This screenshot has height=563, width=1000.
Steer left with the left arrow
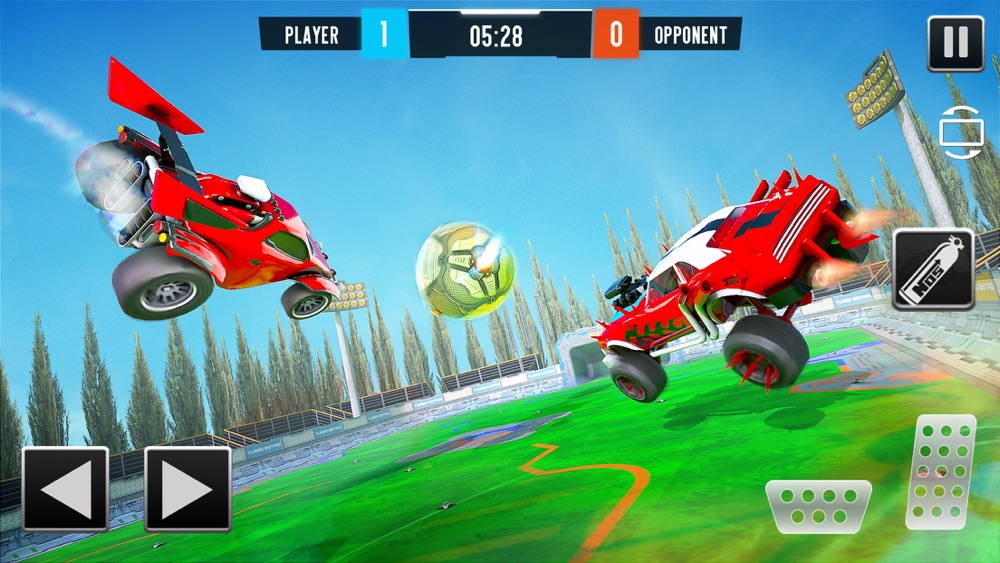(65, 489)
